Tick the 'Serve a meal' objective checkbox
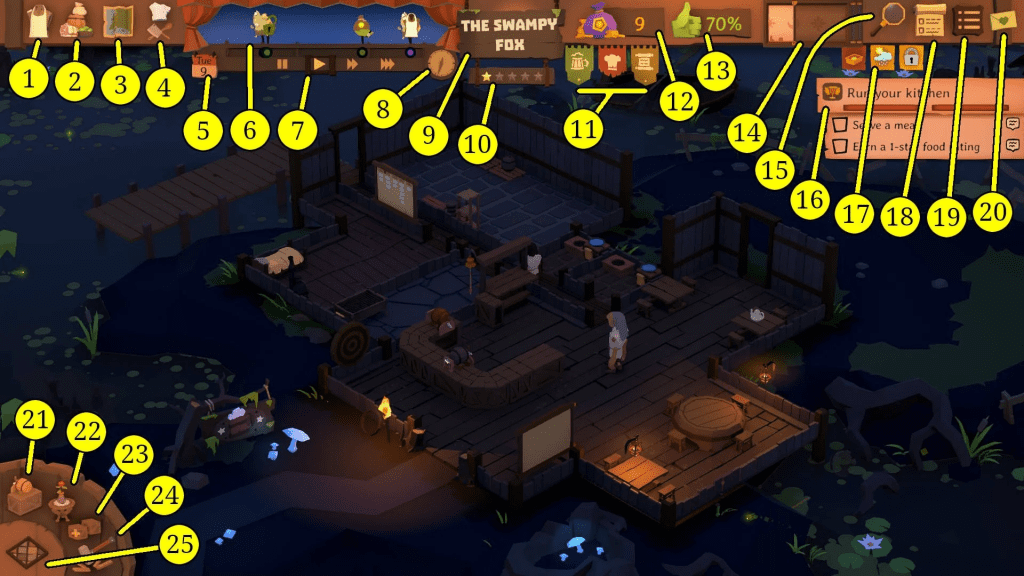Image resolution: width=1024 pixels, height=576 pixels. tap(840, 125)
